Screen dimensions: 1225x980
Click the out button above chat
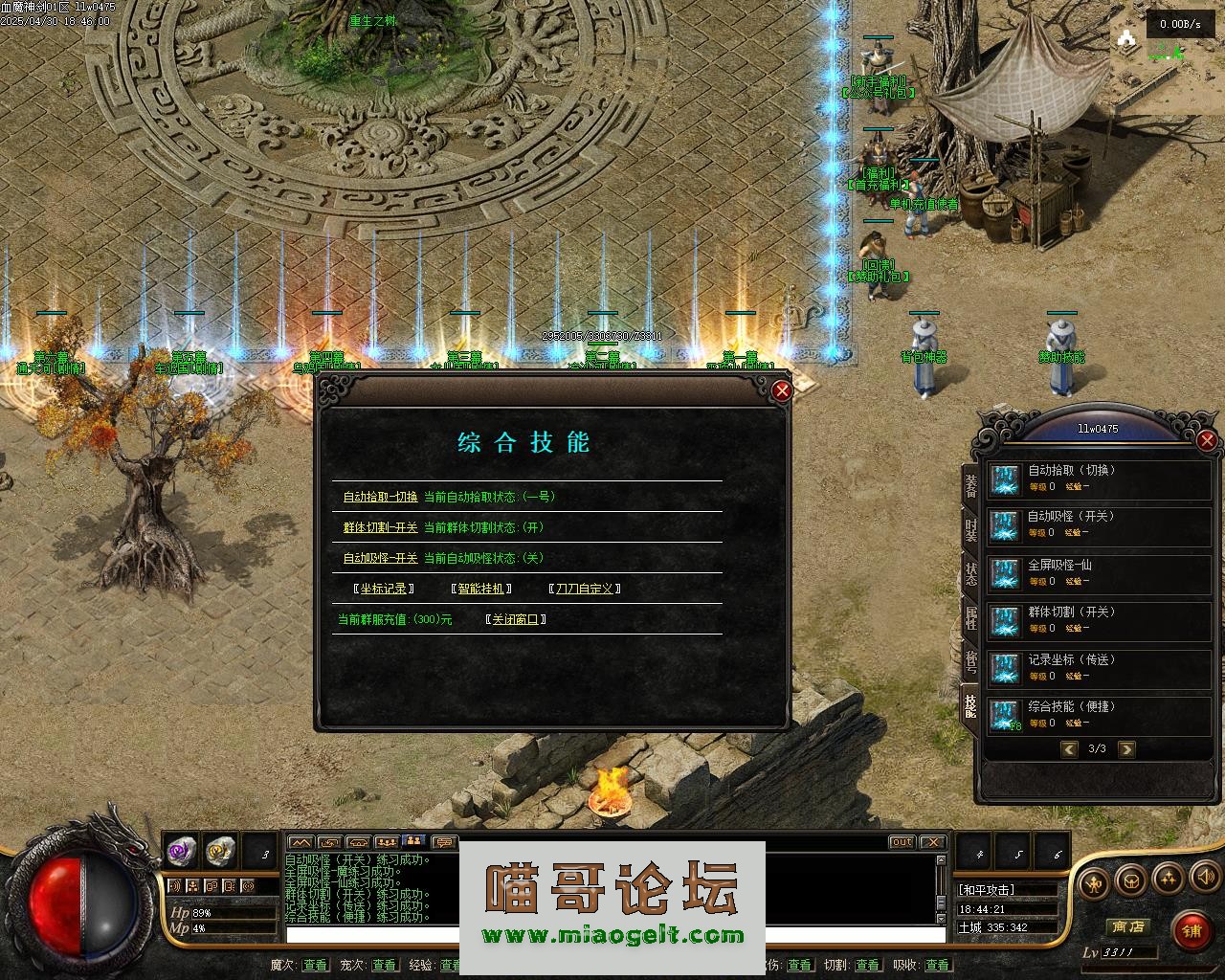coord(902,842)
